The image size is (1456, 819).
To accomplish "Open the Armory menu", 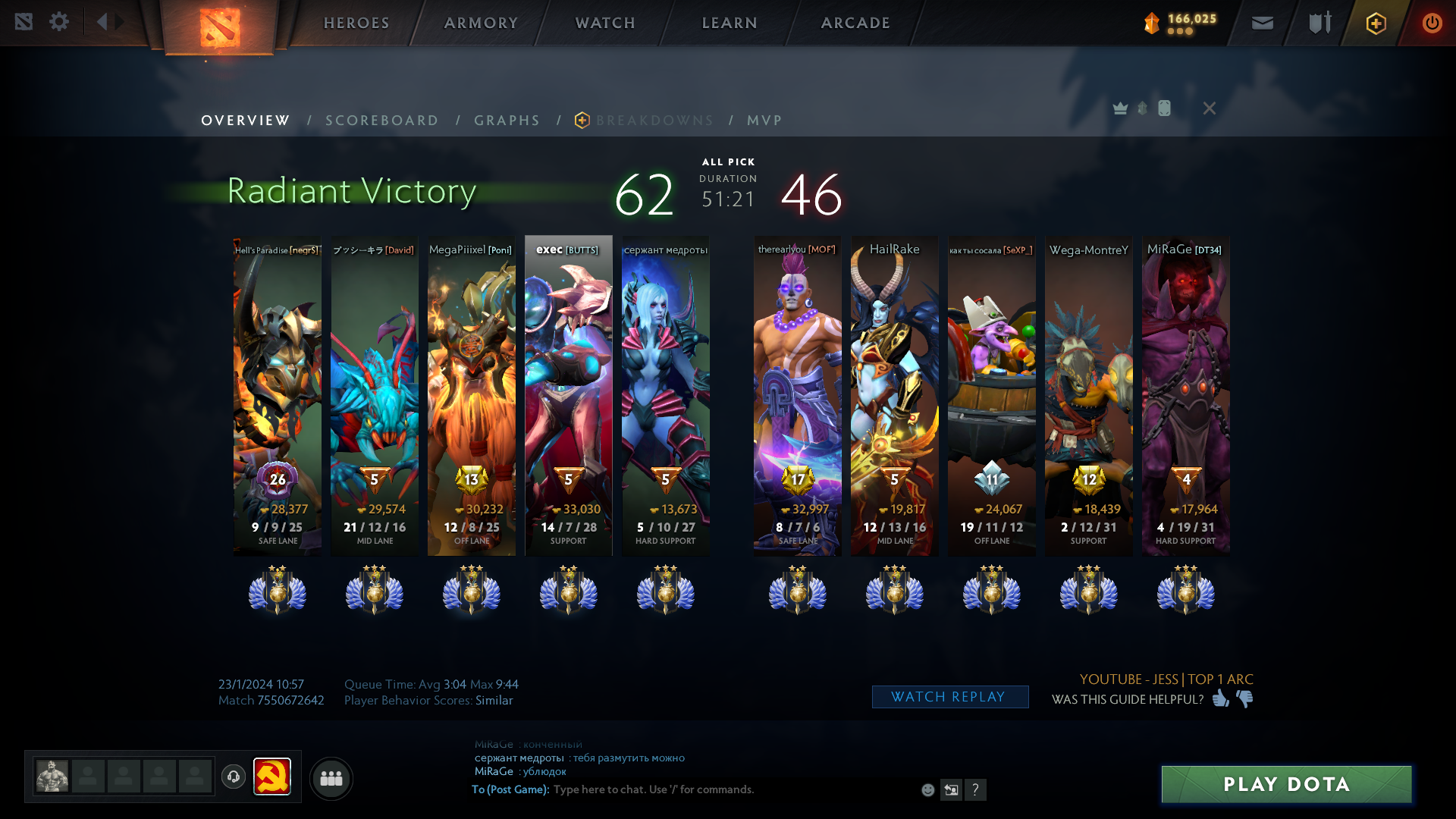I will pos(481,23).
